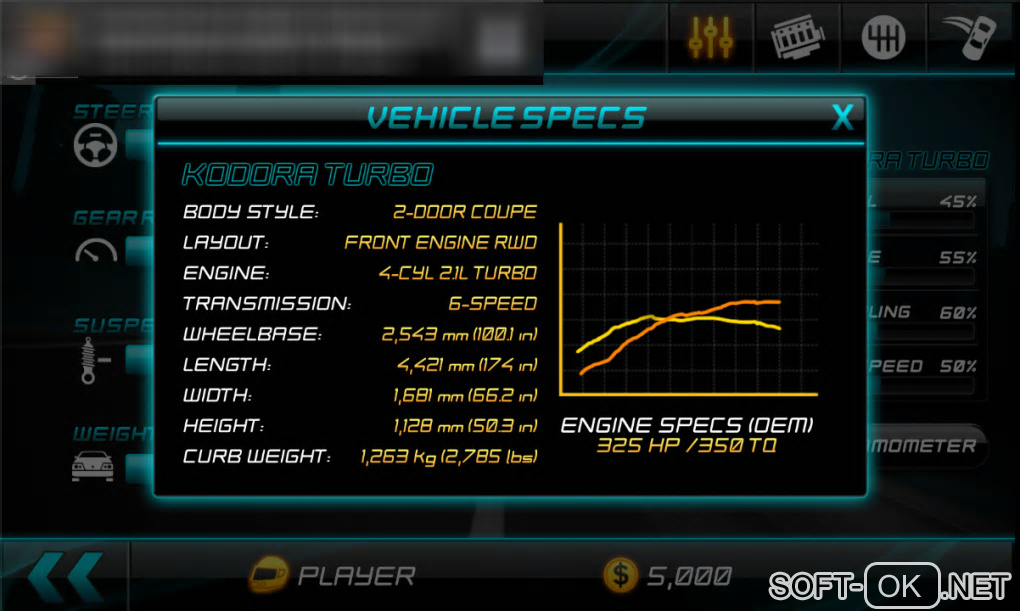The image size is (1020, 611).
Task: Select the gear shifter tab
Action: [883, 37]
